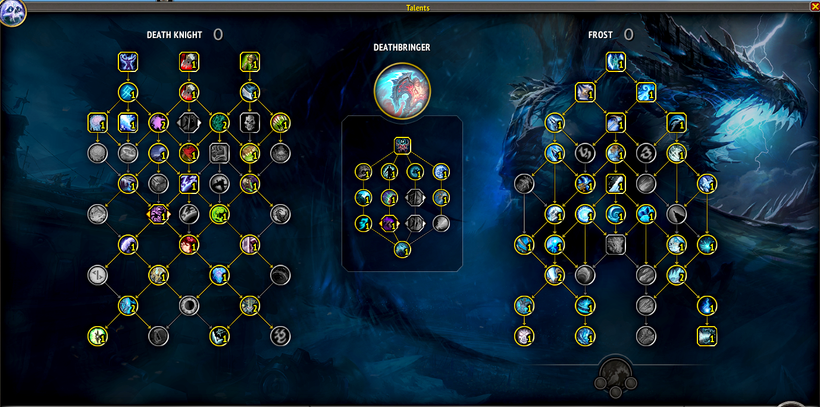820x407 pixels.
Task: Select the topmost talent in the Frost tree
Action: click(615, 63)
